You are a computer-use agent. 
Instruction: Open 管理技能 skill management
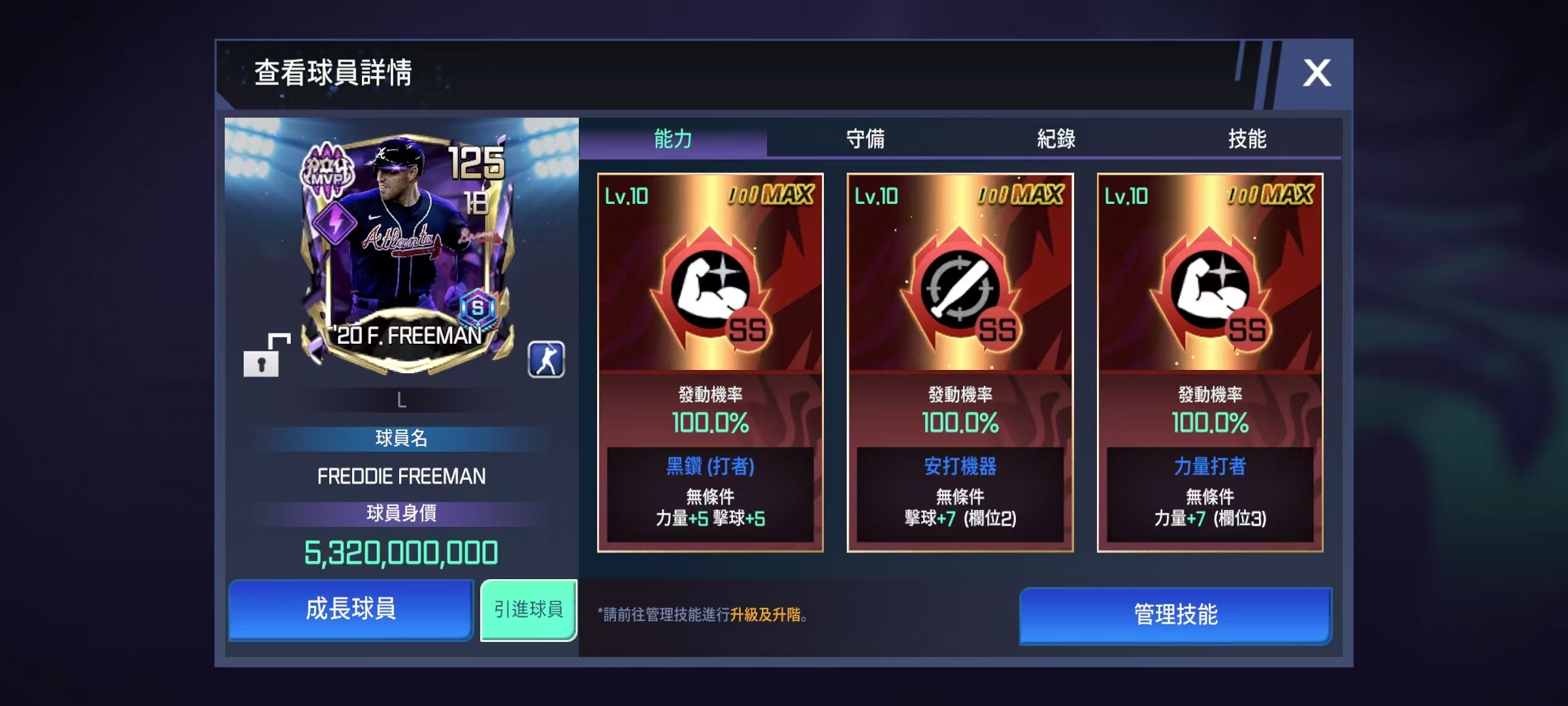pos(1175,614)
